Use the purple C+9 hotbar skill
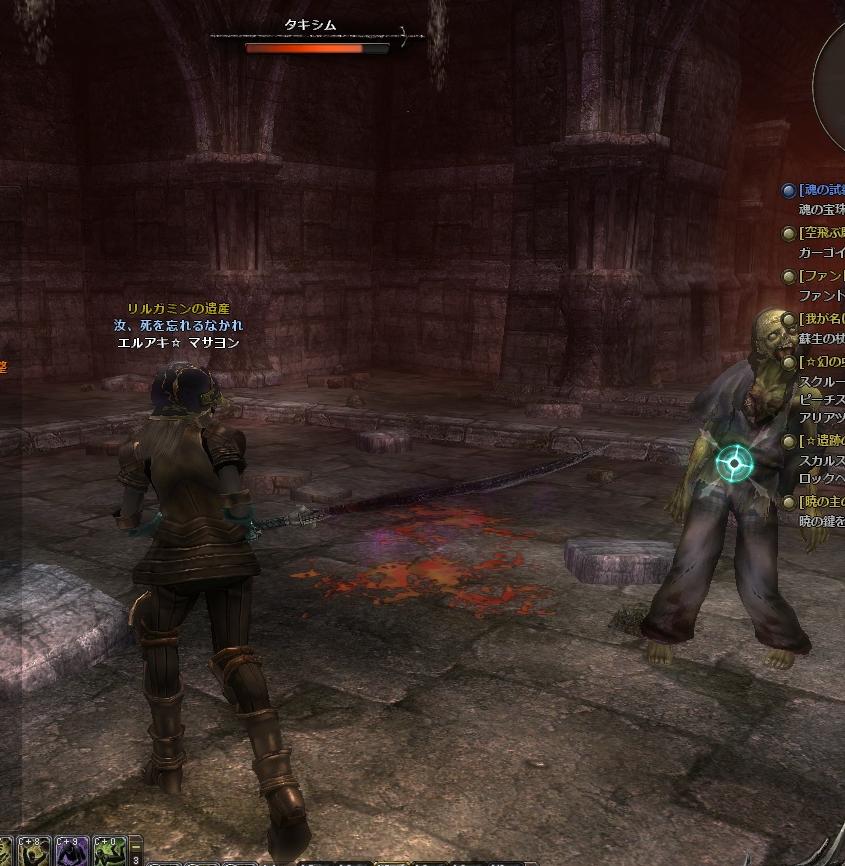845x866 pixels. [71, 852]
